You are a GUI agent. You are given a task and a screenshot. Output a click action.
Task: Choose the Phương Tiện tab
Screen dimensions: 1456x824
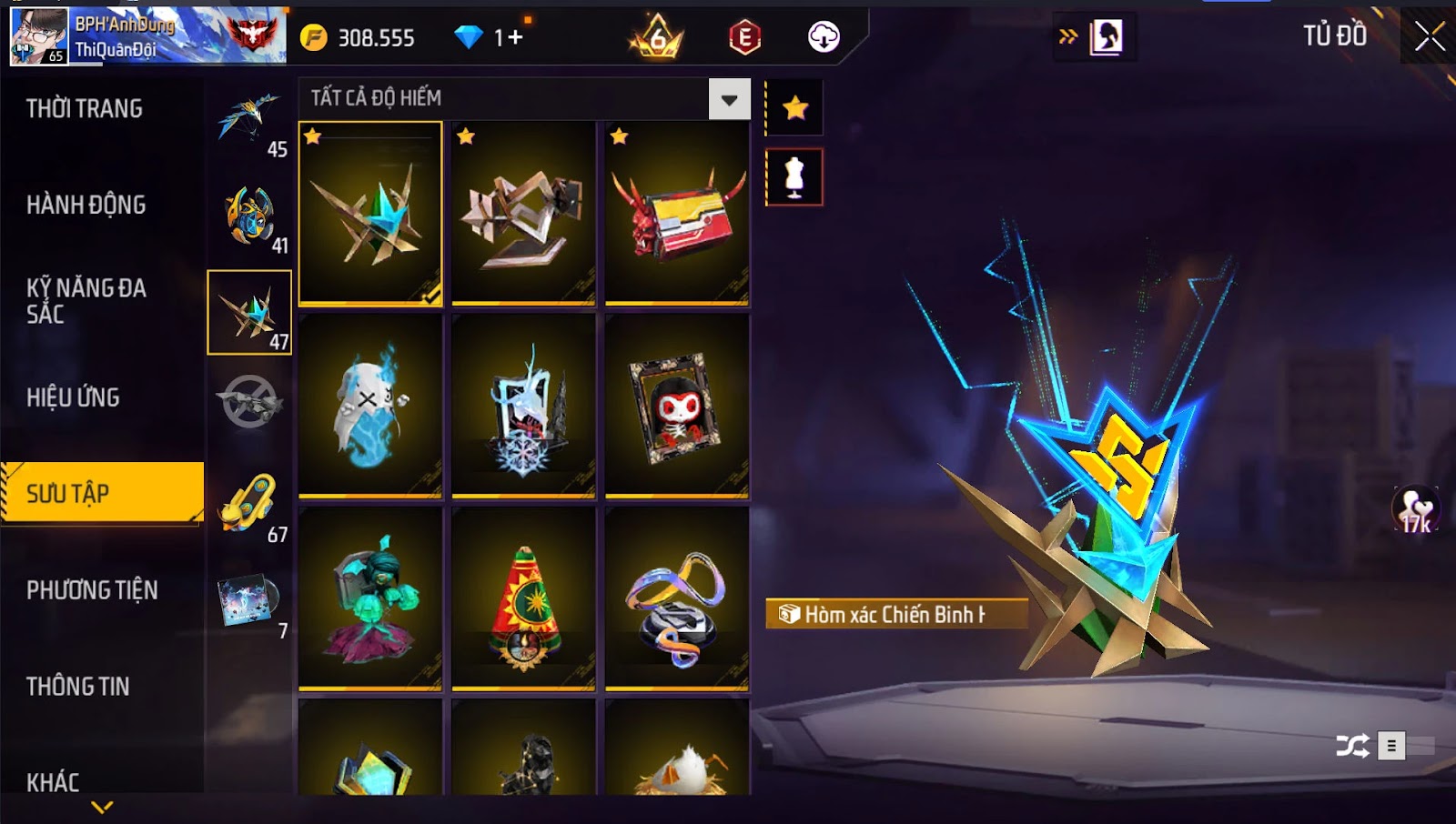pos(92,590)
